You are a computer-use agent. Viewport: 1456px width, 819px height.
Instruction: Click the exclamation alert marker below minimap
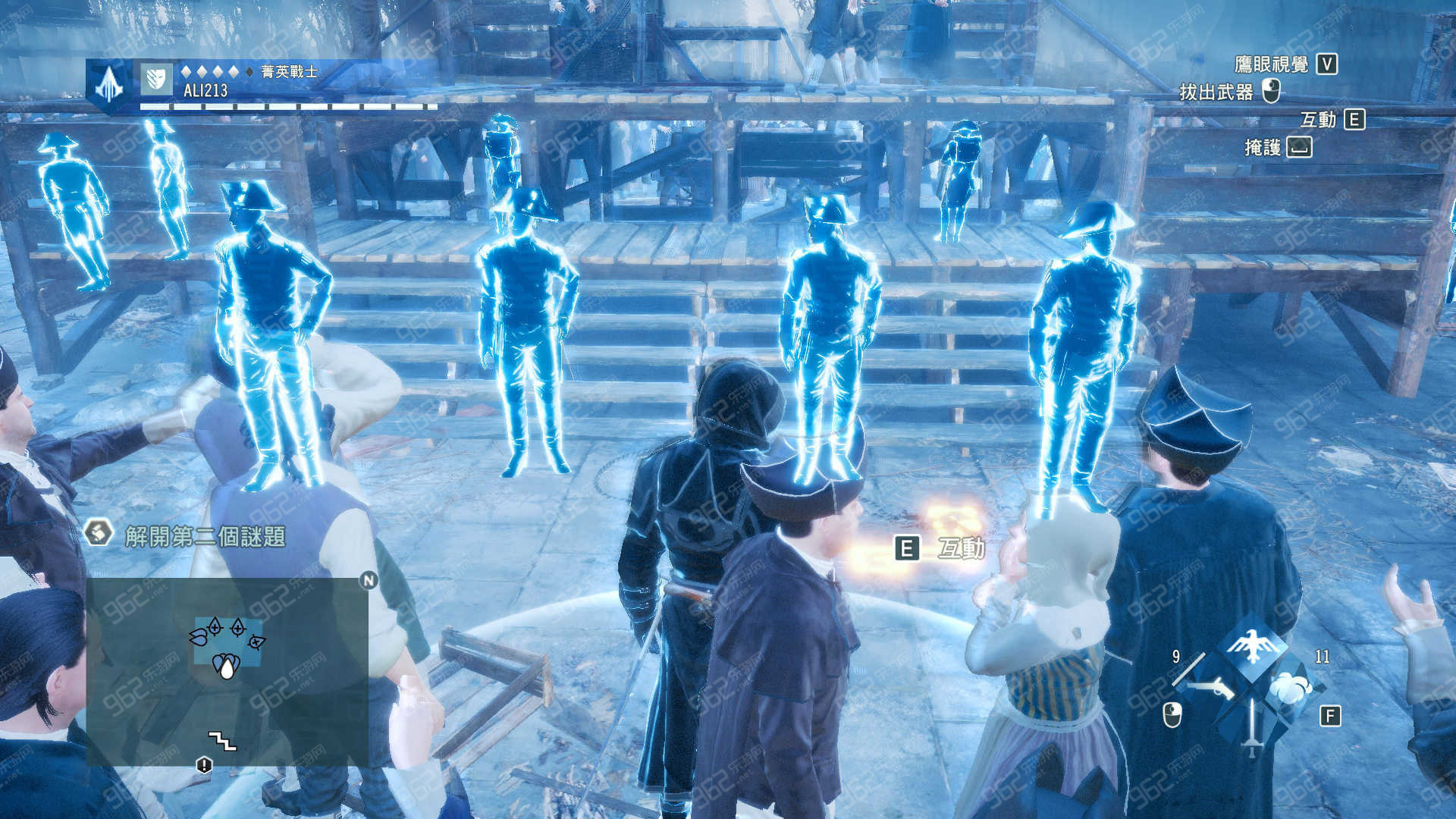coord(204,764)
